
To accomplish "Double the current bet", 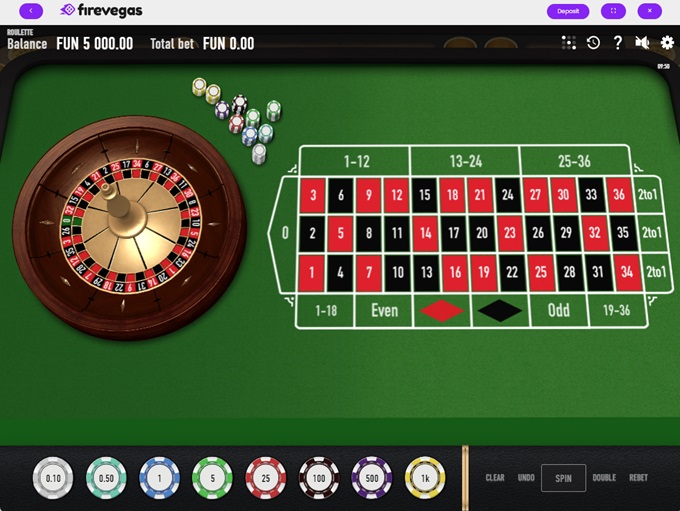I will [x=604, y=478].
